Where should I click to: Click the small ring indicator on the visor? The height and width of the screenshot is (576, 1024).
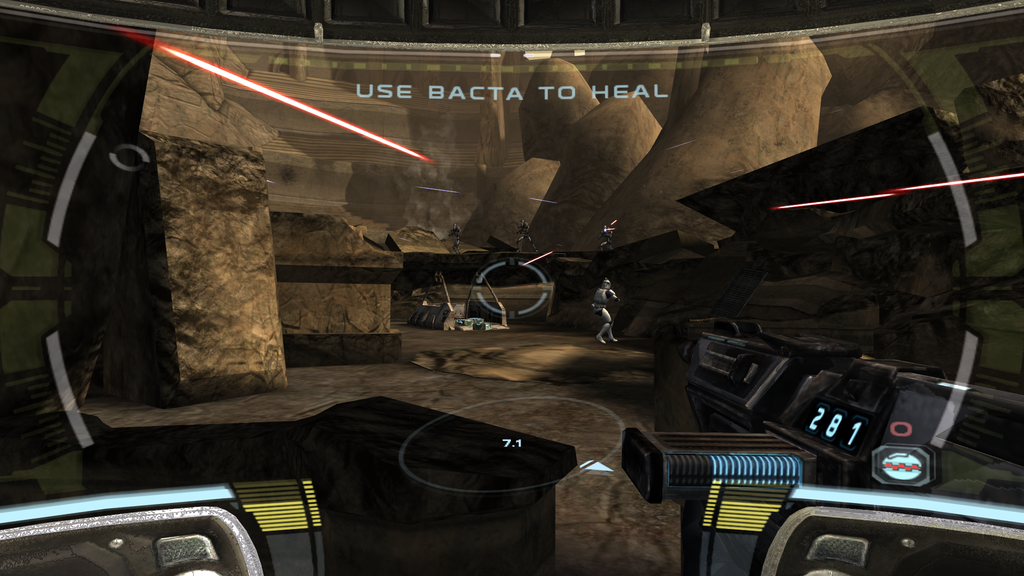(x=130, y=157)
